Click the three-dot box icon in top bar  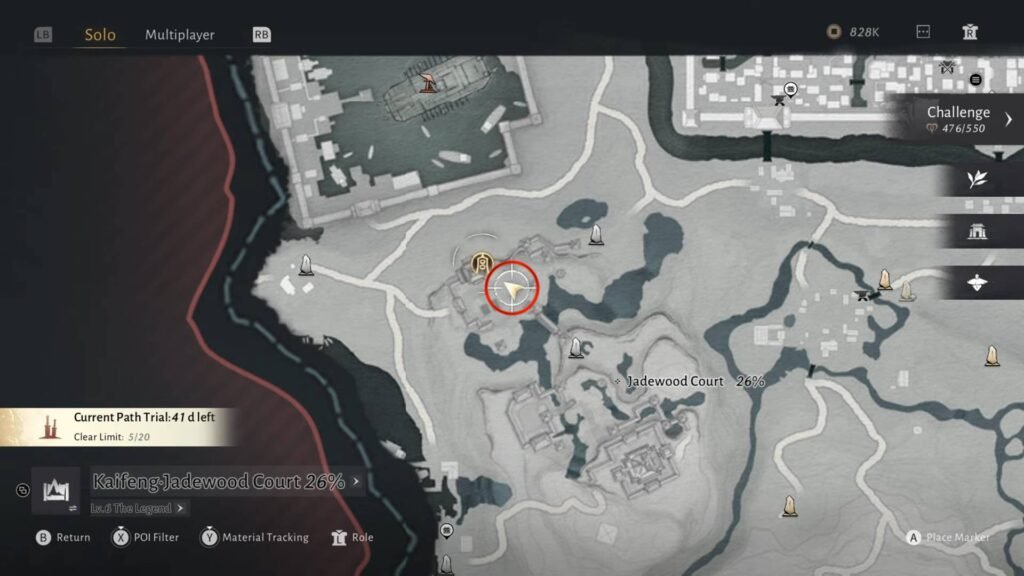pos(923,32)
